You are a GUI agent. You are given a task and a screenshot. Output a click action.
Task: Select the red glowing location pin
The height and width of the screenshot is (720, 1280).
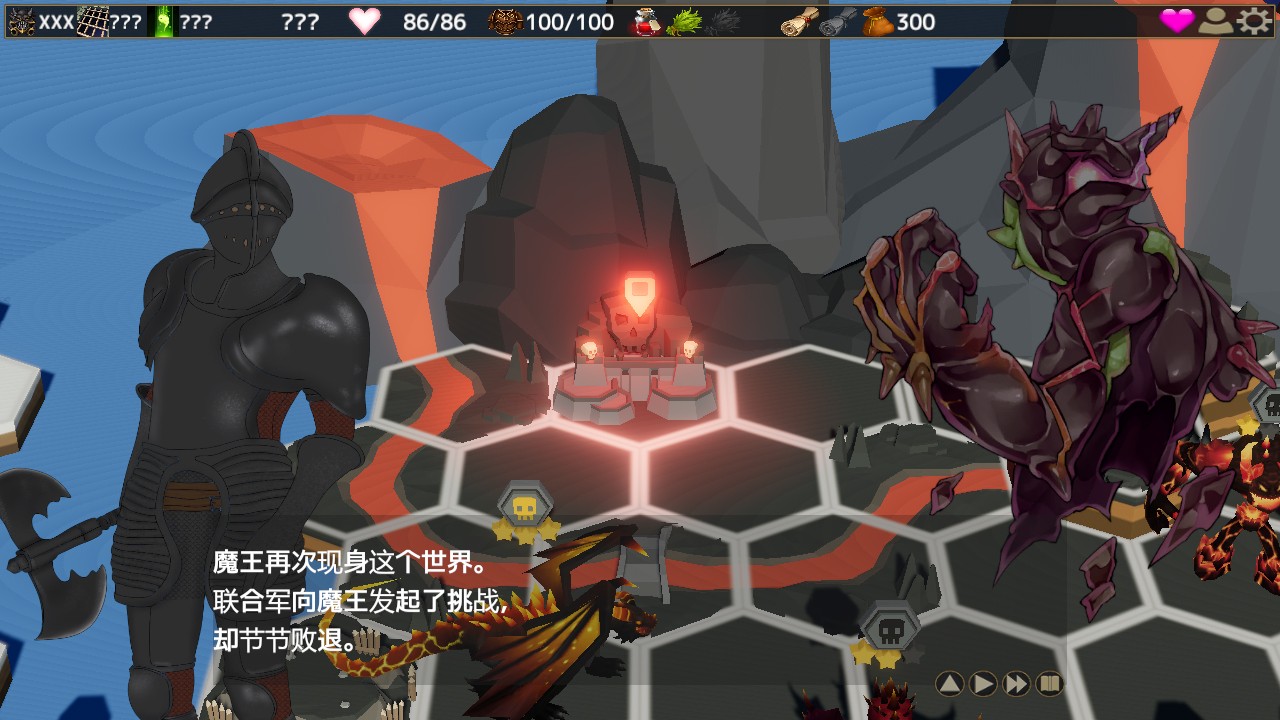click(x=638, y=291)
